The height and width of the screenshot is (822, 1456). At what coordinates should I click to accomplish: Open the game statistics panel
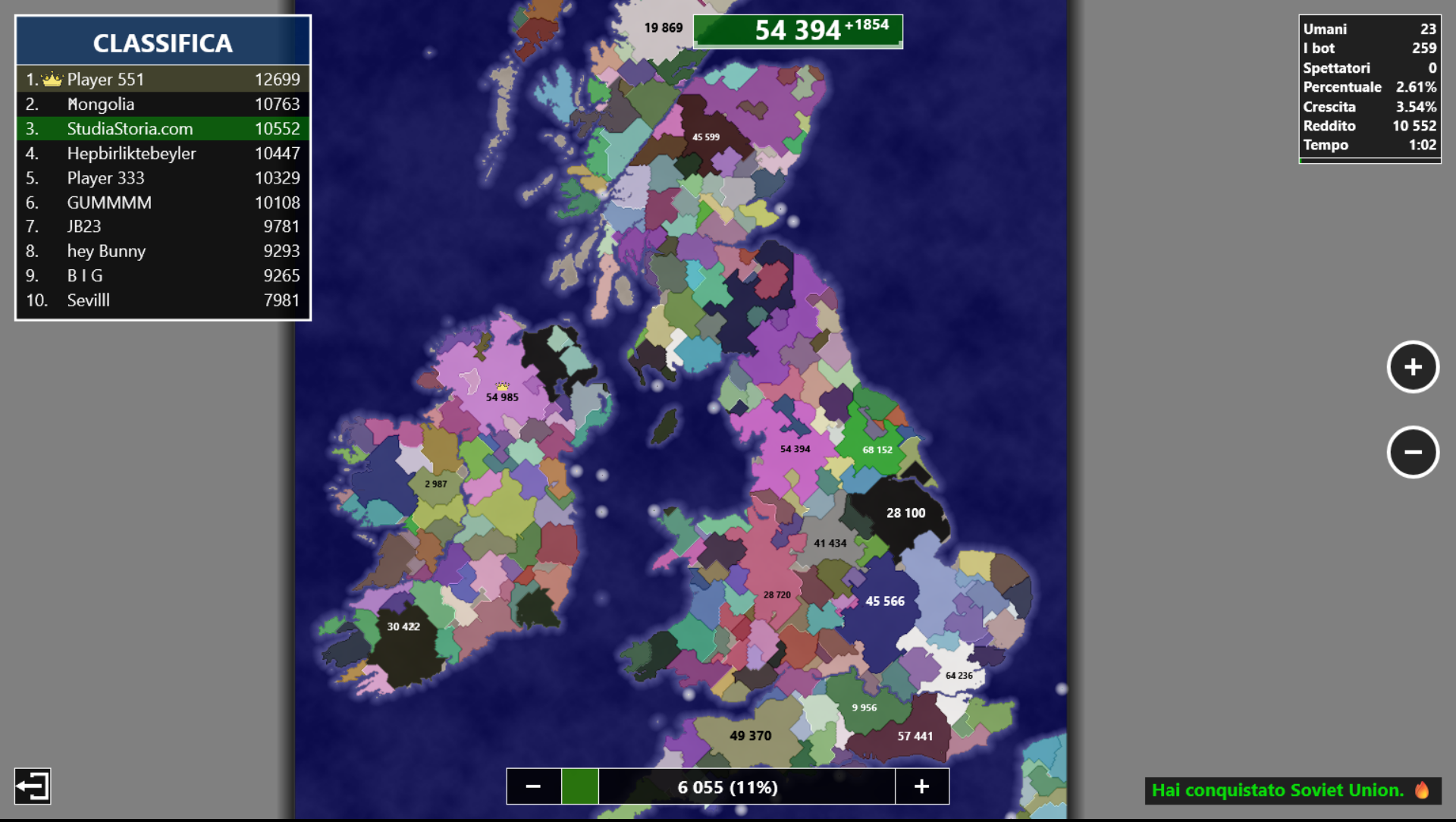[1369, 88]
